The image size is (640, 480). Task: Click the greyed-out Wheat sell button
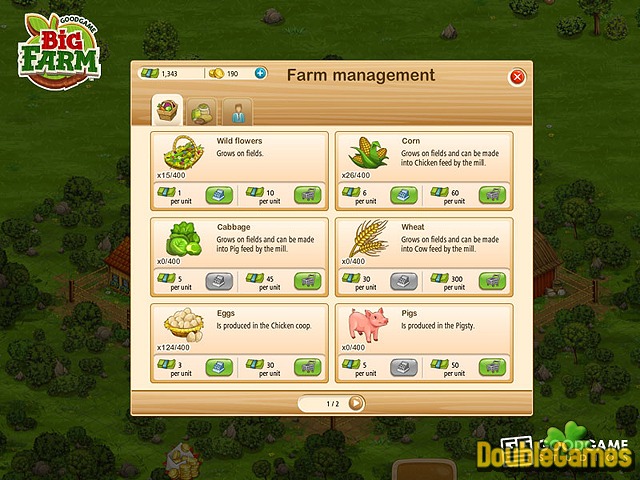[x=404, y=281]
